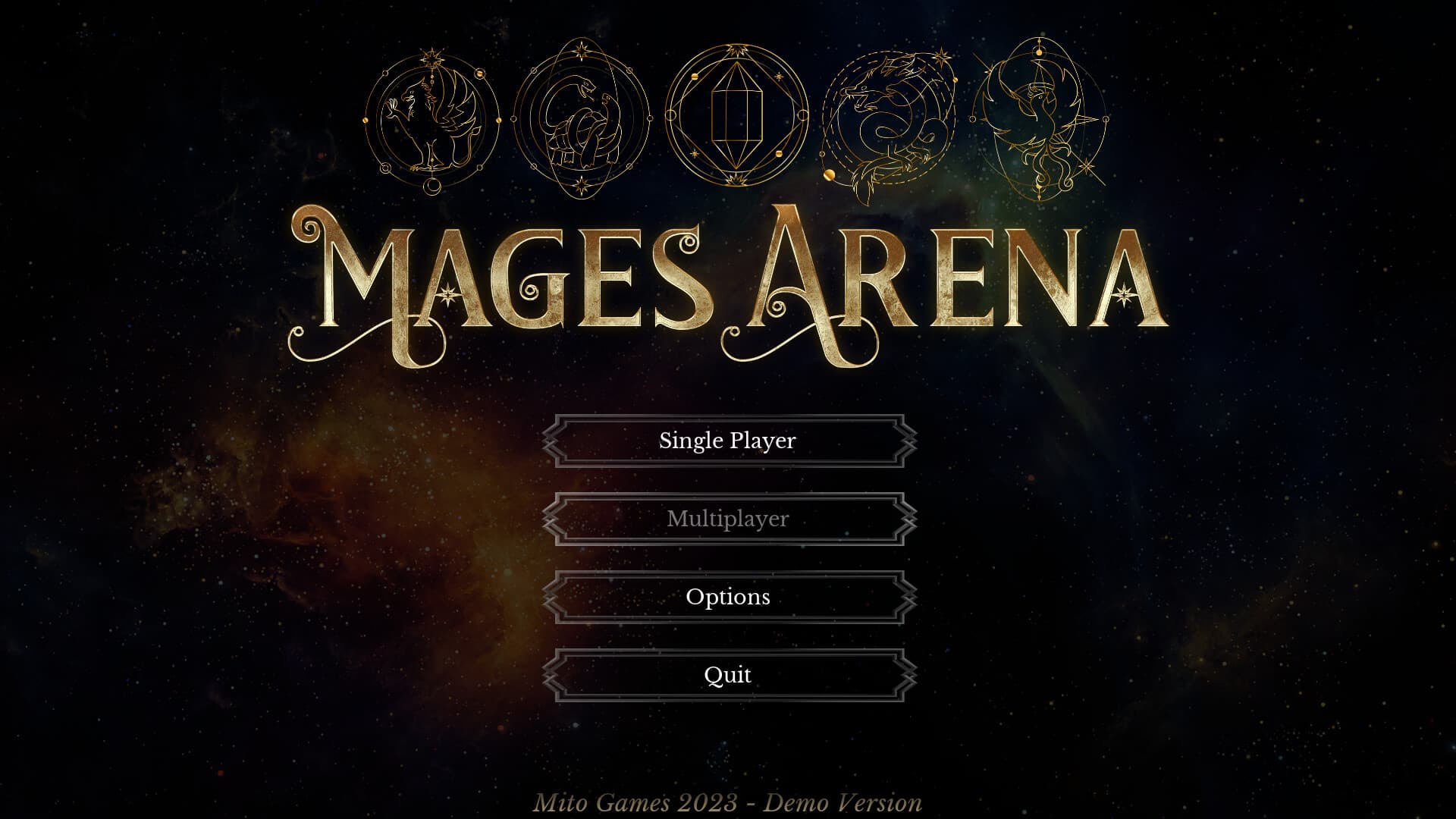This screenshot has width=1456, height=819.
Task: Click the moon charm below the griffin circle
Action: (432, 188)
